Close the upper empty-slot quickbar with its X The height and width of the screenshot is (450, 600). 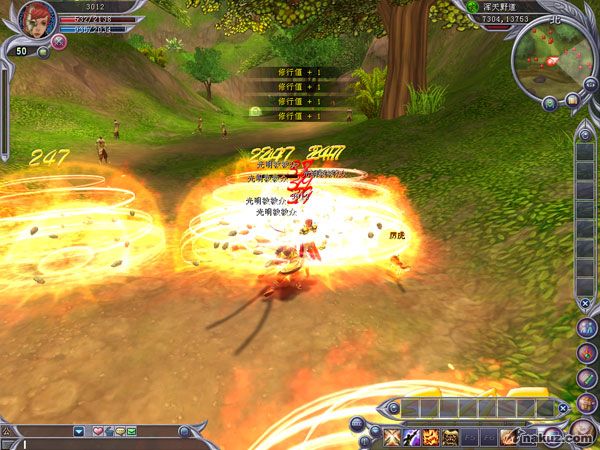[x=563, y=408]
